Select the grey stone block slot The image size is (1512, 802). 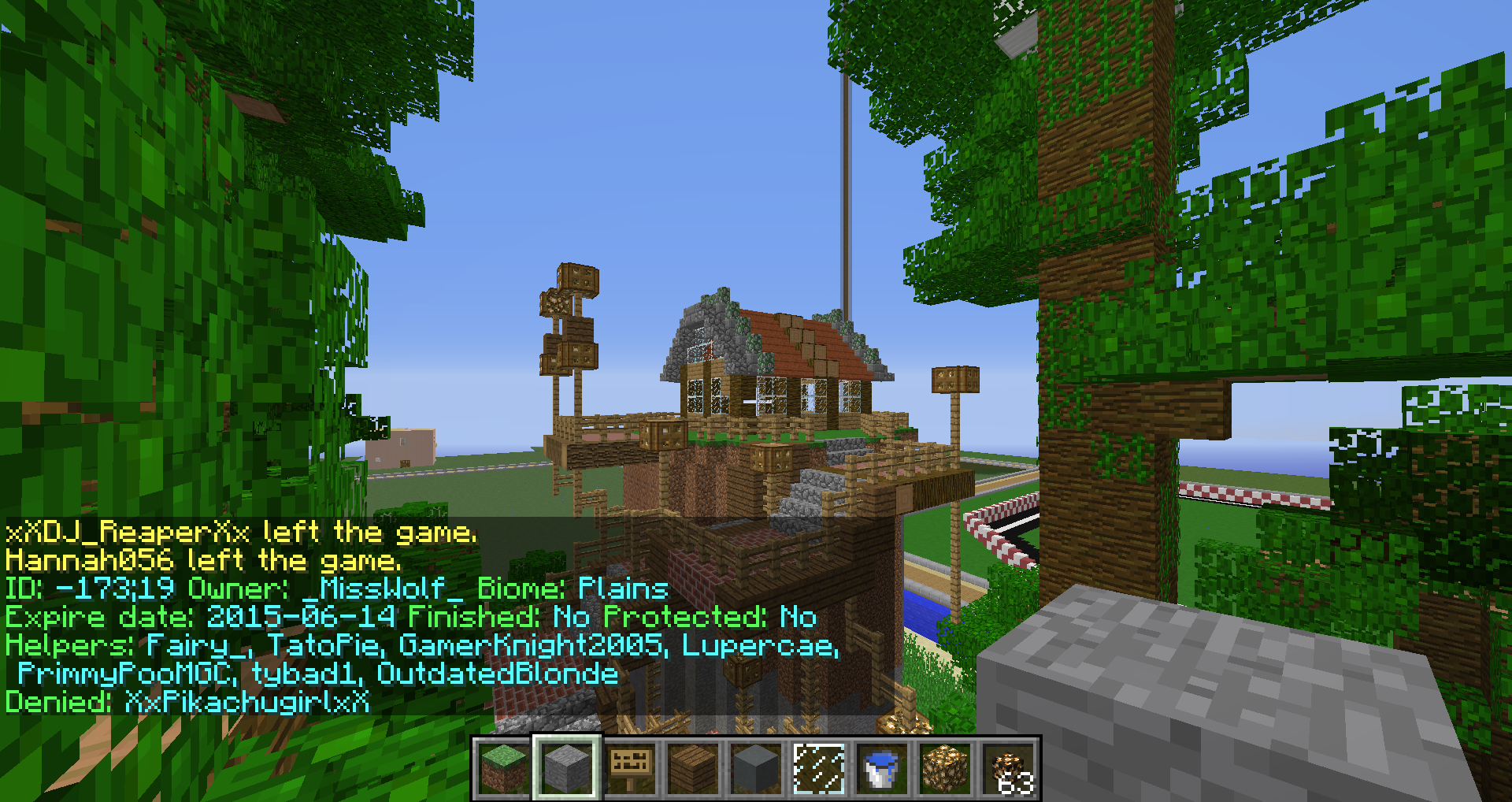(x=567, y=768)
